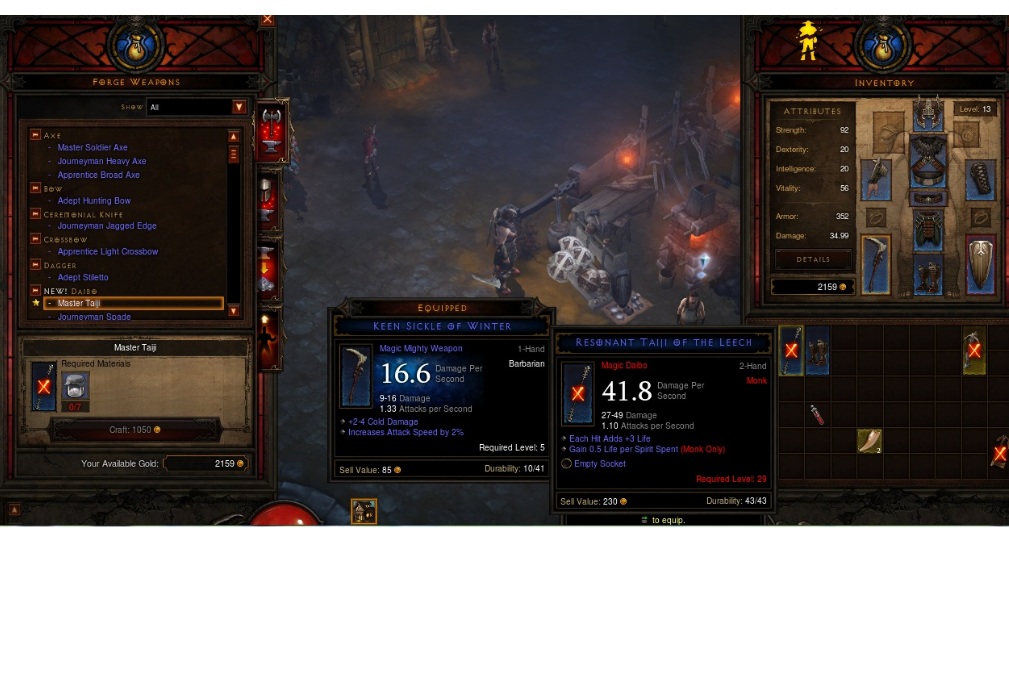Choose Journeyman Heavy Axe recipe
Viewport: 1009px width, 690px height.
coord(101,161)
